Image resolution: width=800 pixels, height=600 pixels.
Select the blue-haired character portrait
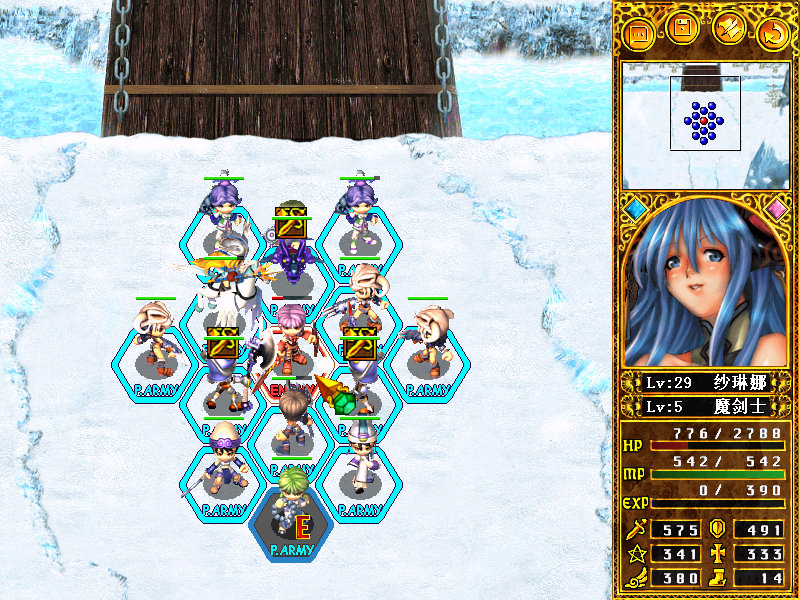705,285
